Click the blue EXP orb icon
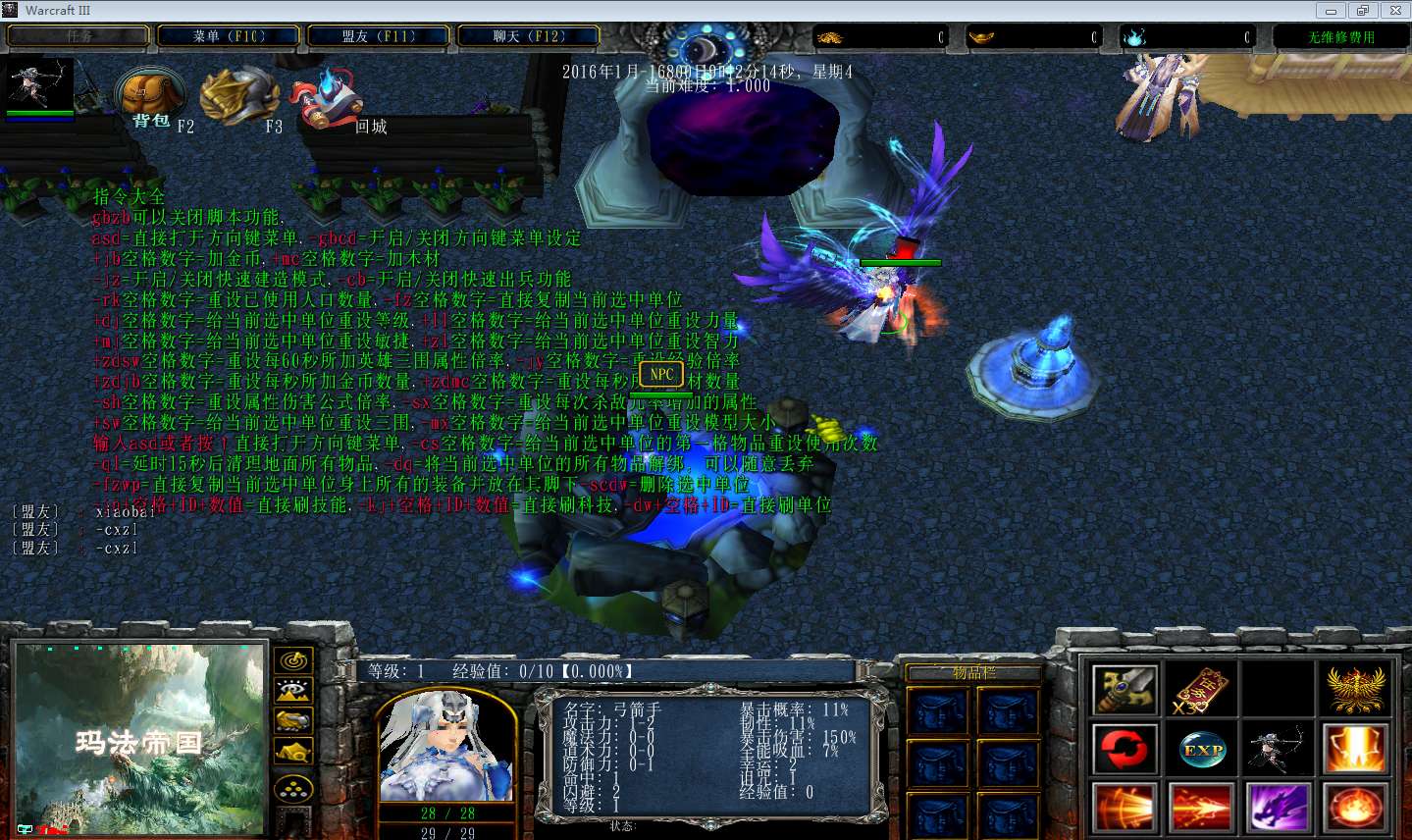Viewport: 1412px width, 840px height. [1201, 749]
